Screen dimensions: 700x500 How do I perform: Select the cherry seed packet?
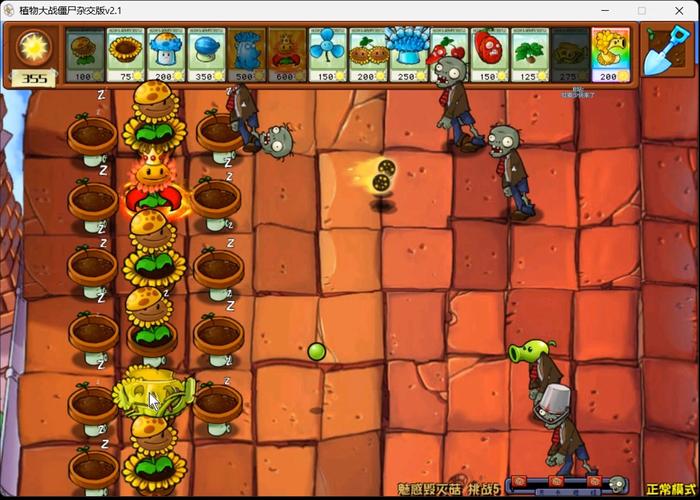(449, 54)
